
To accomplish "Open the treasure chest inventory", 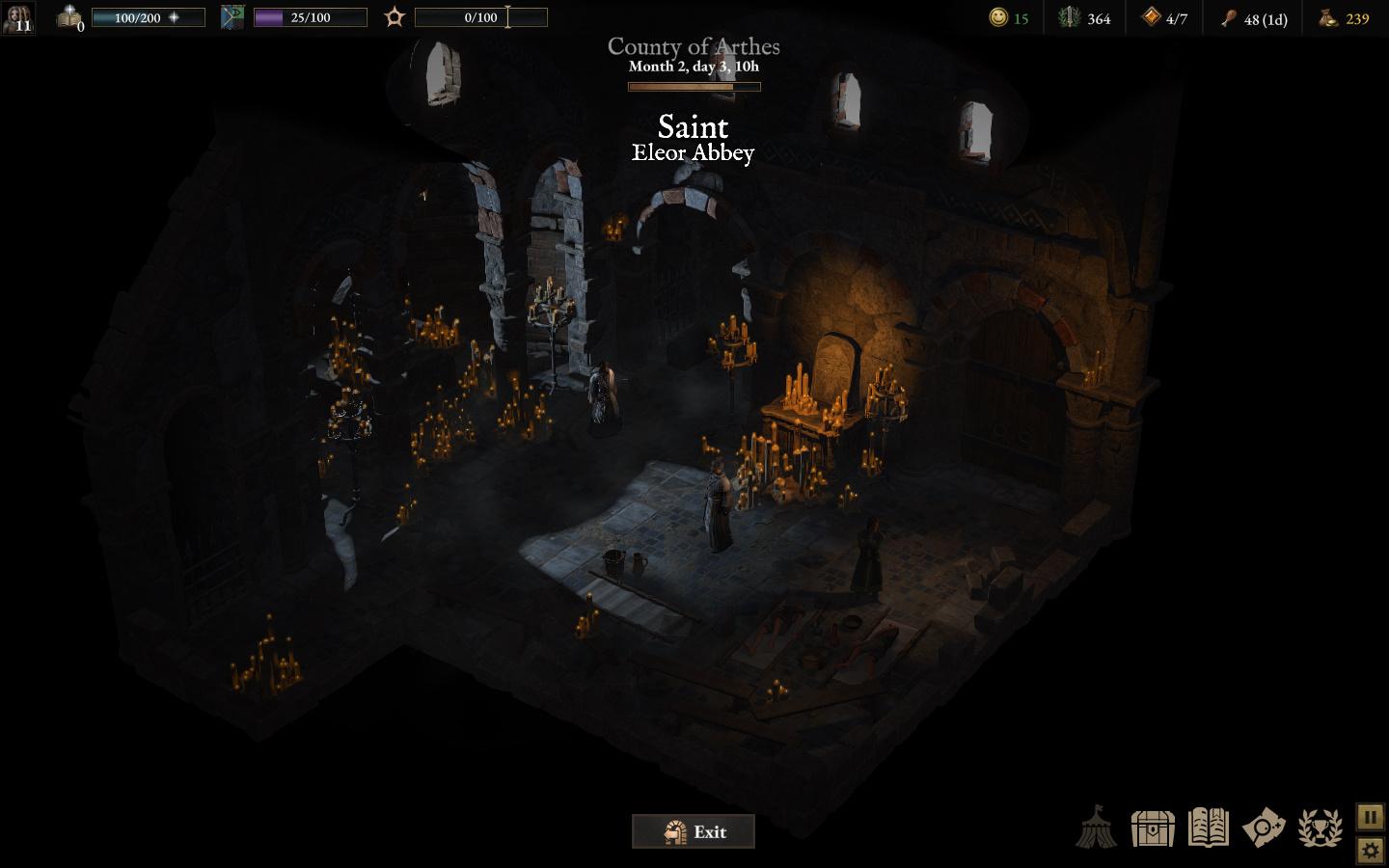I will tap(1153, 827).
